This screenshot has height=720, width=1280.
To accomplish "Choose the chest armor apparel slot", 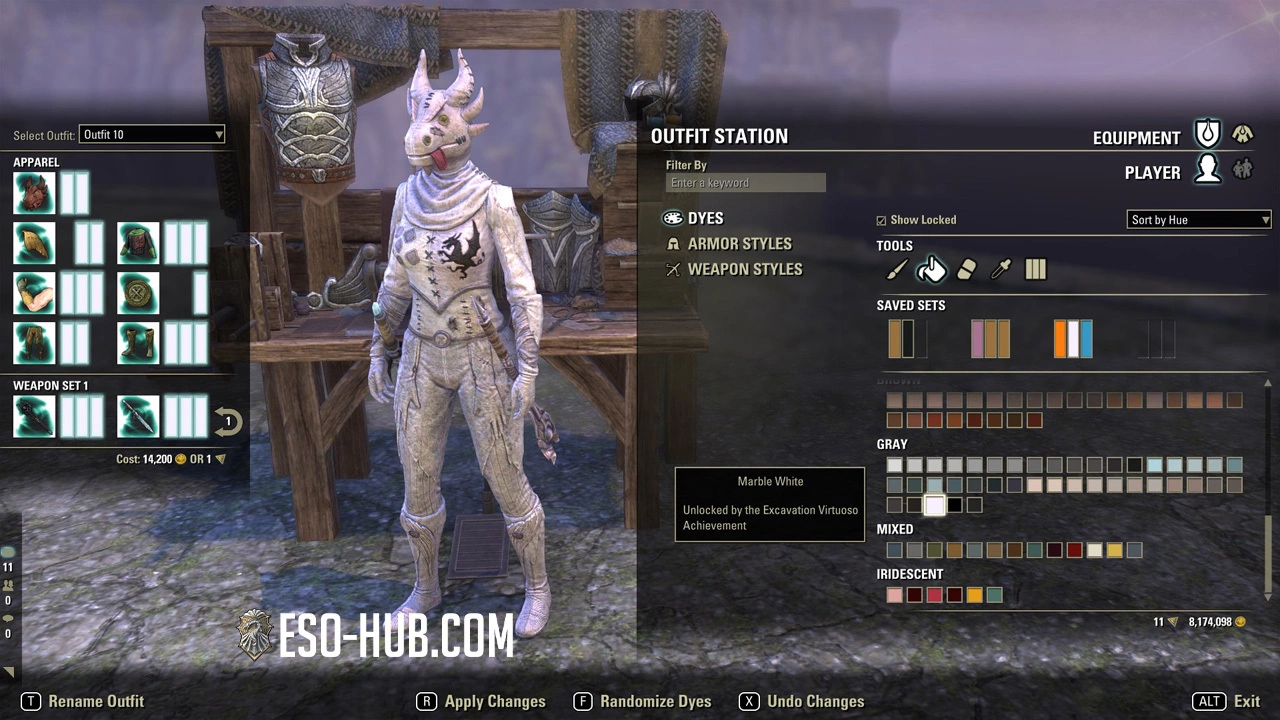I will tap(139, 243).
